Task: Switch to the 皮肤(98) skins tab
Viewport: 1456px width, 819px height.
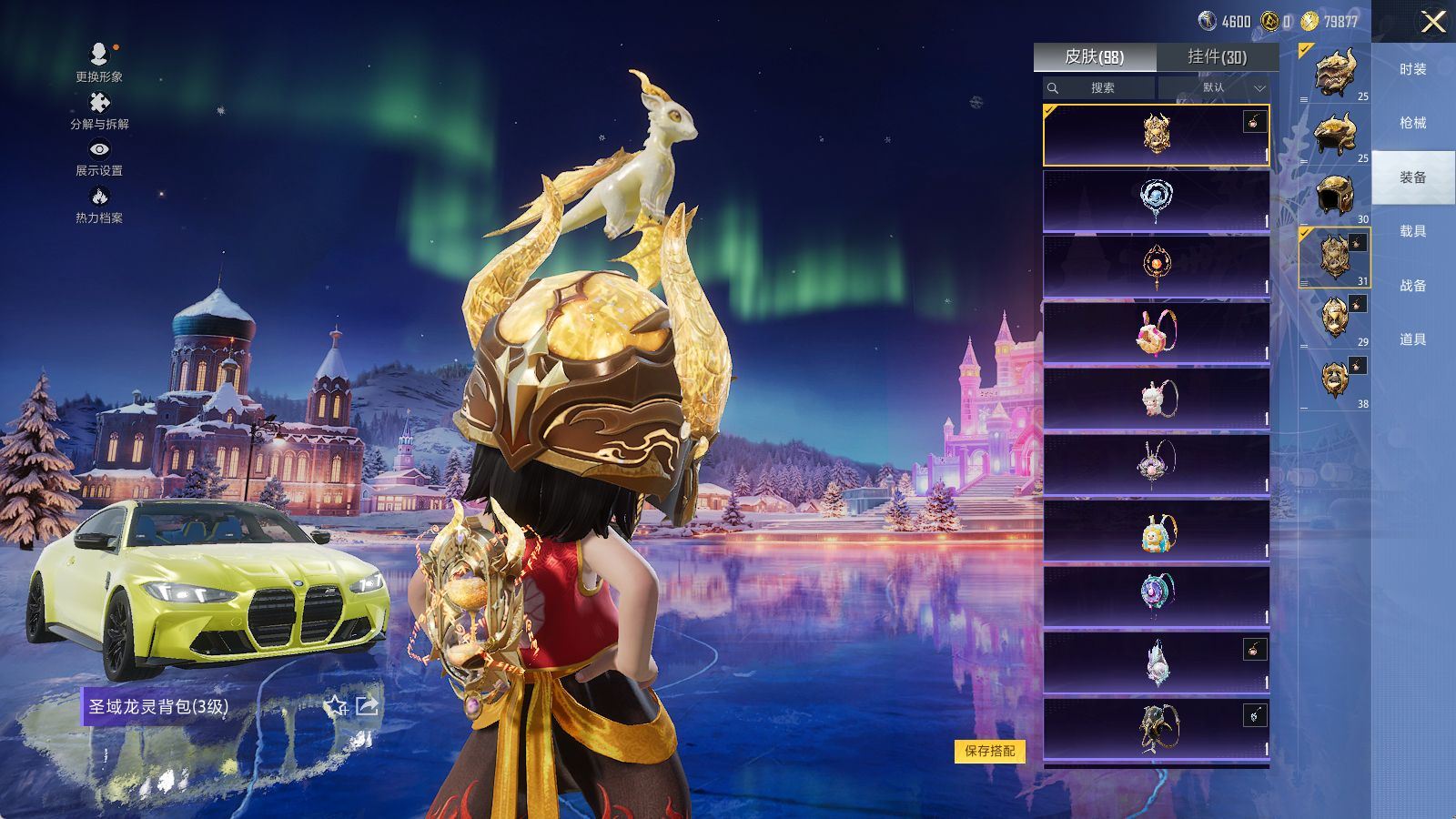Action: [1095, 57]
